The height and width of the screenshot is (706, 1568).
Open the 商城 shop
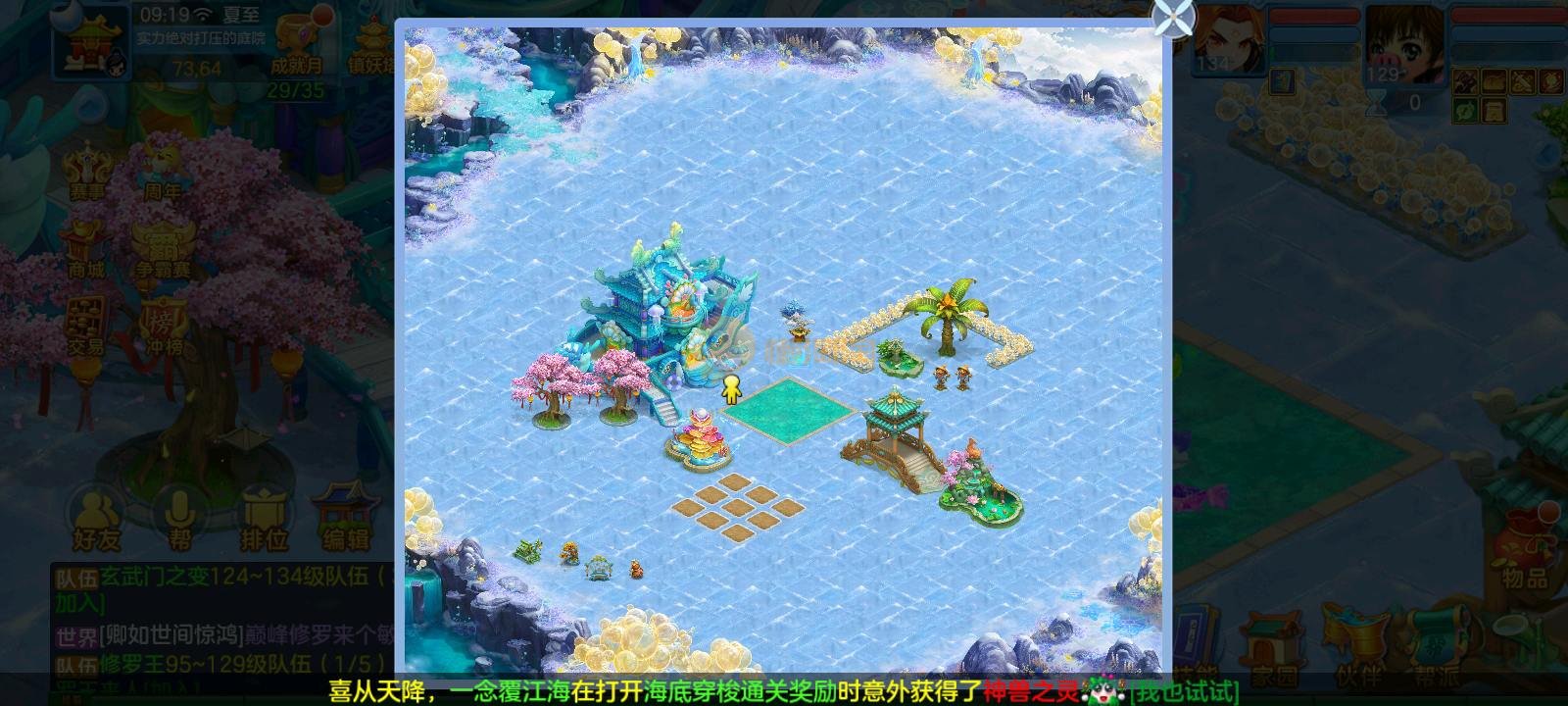click(x=86, y=248)
